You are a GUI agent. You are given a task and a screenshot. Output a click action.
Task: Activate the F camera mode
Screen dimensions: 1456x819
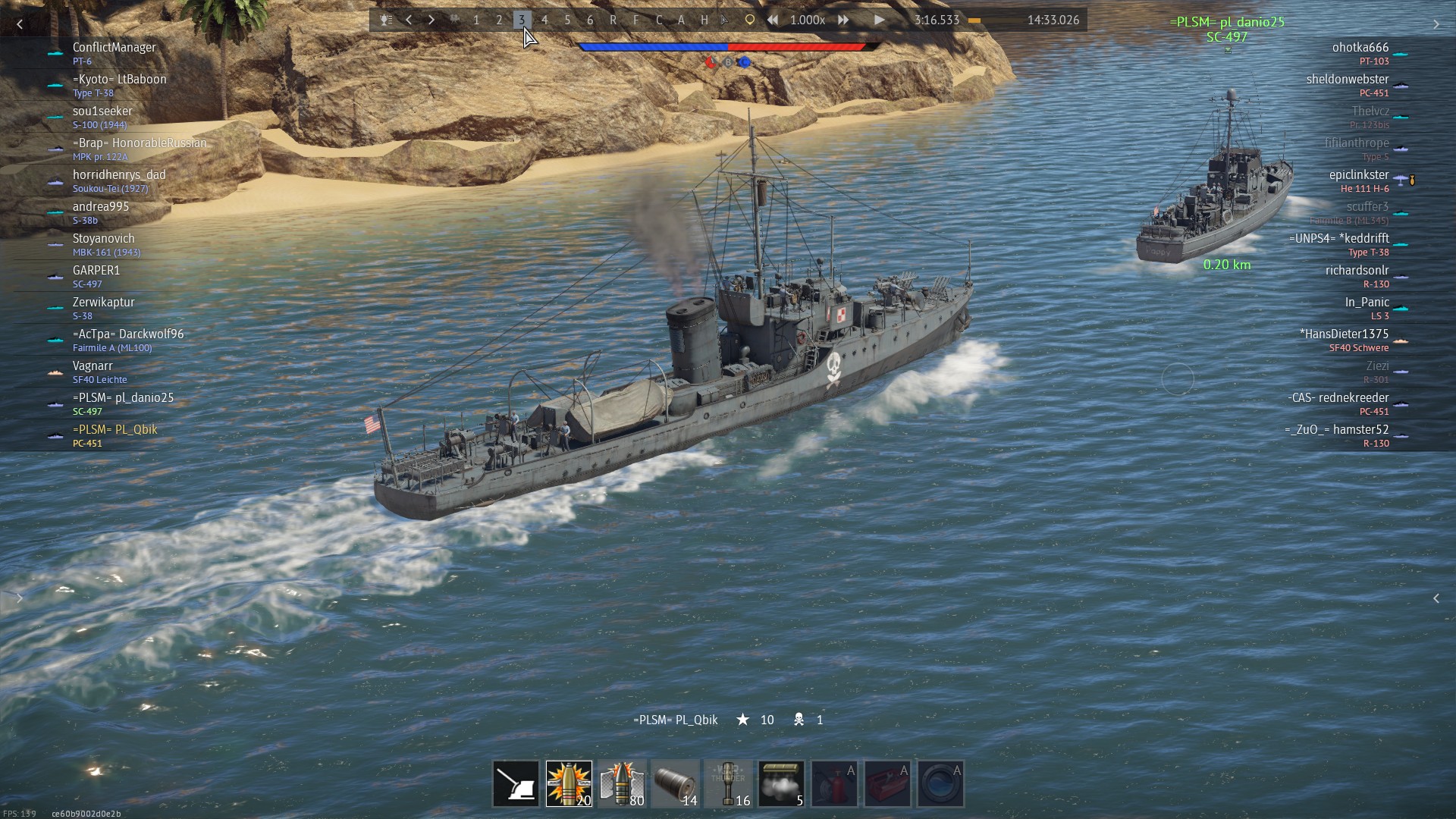(x=635, y=20)
